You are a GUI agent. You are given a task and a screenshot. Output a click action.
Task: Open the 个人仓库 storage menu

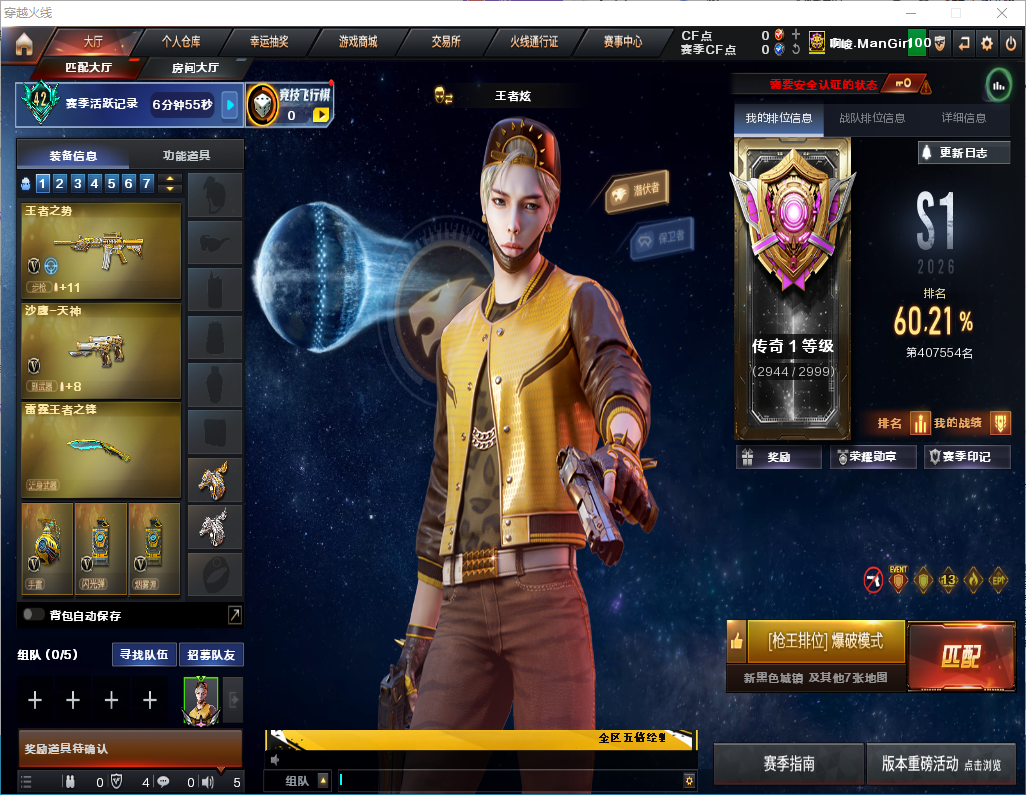181,42
